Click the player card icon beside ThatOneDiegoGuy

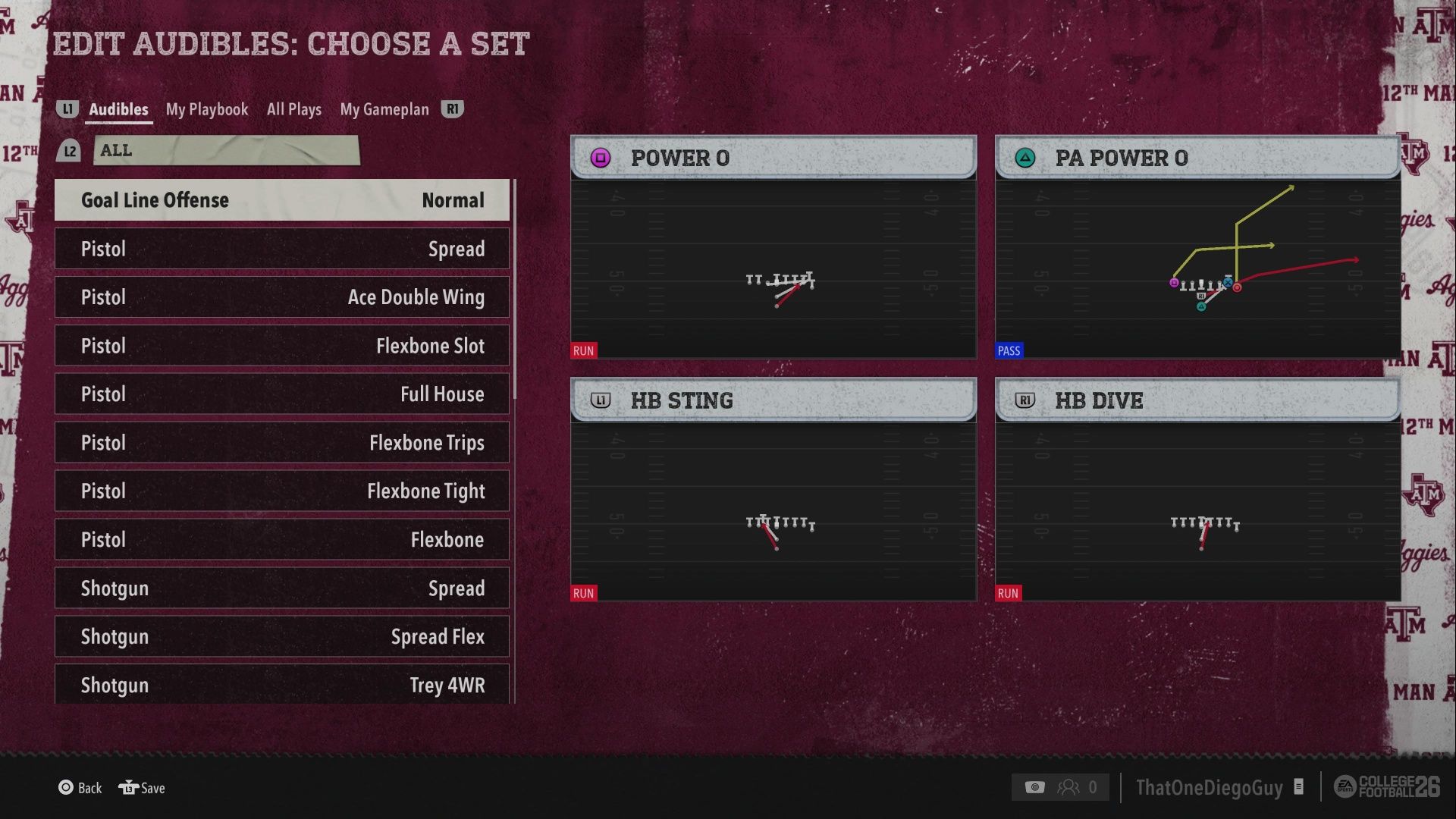coord(1298,788)
